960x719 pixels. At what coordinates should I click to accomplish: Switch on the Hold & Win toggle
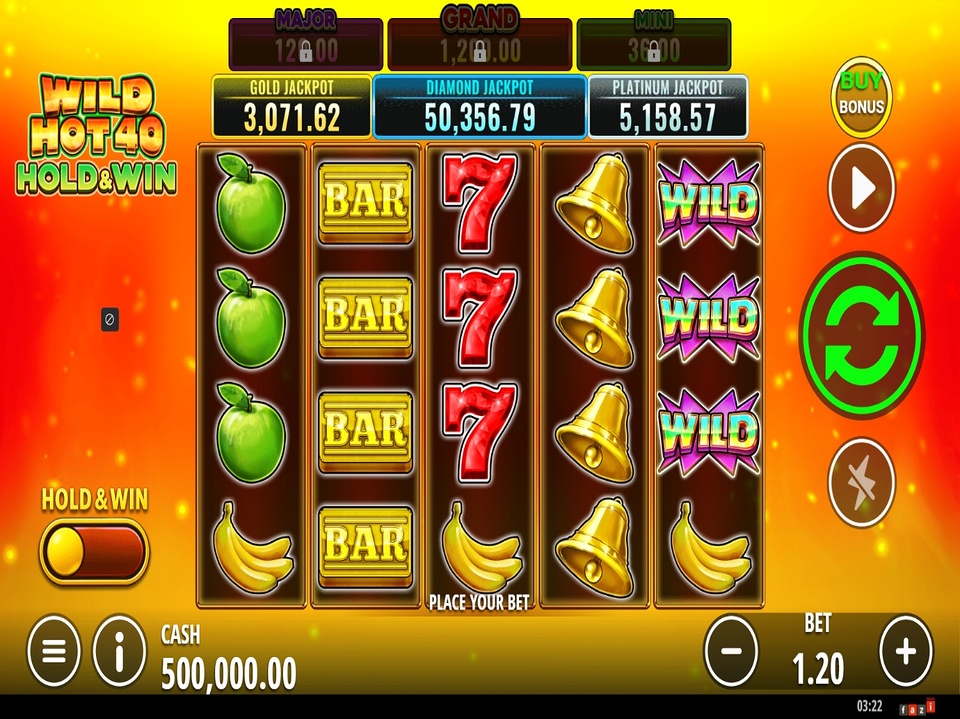click(x=94, y=551)
